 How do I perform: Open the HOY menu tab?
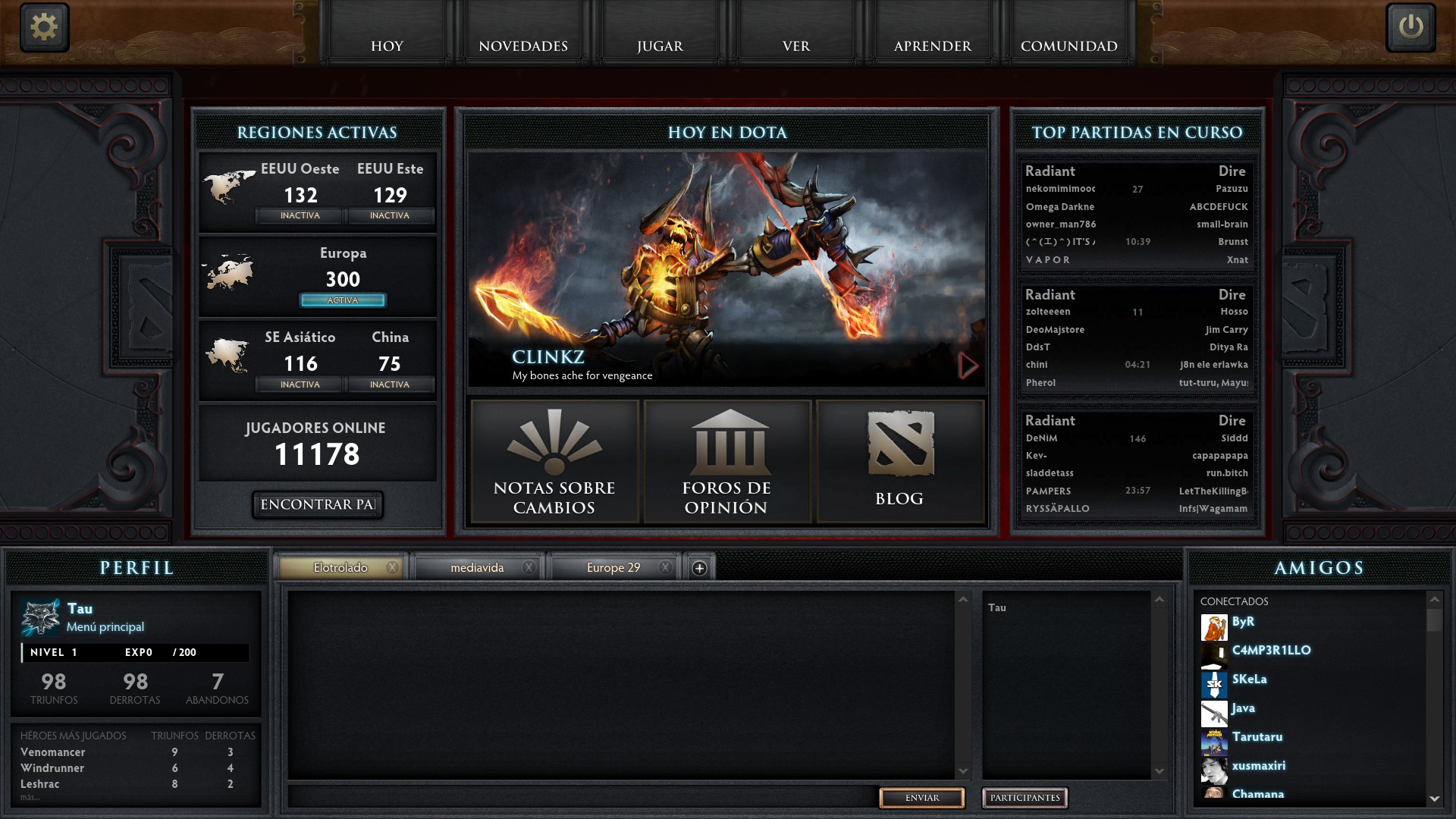[x=387, y=45]
